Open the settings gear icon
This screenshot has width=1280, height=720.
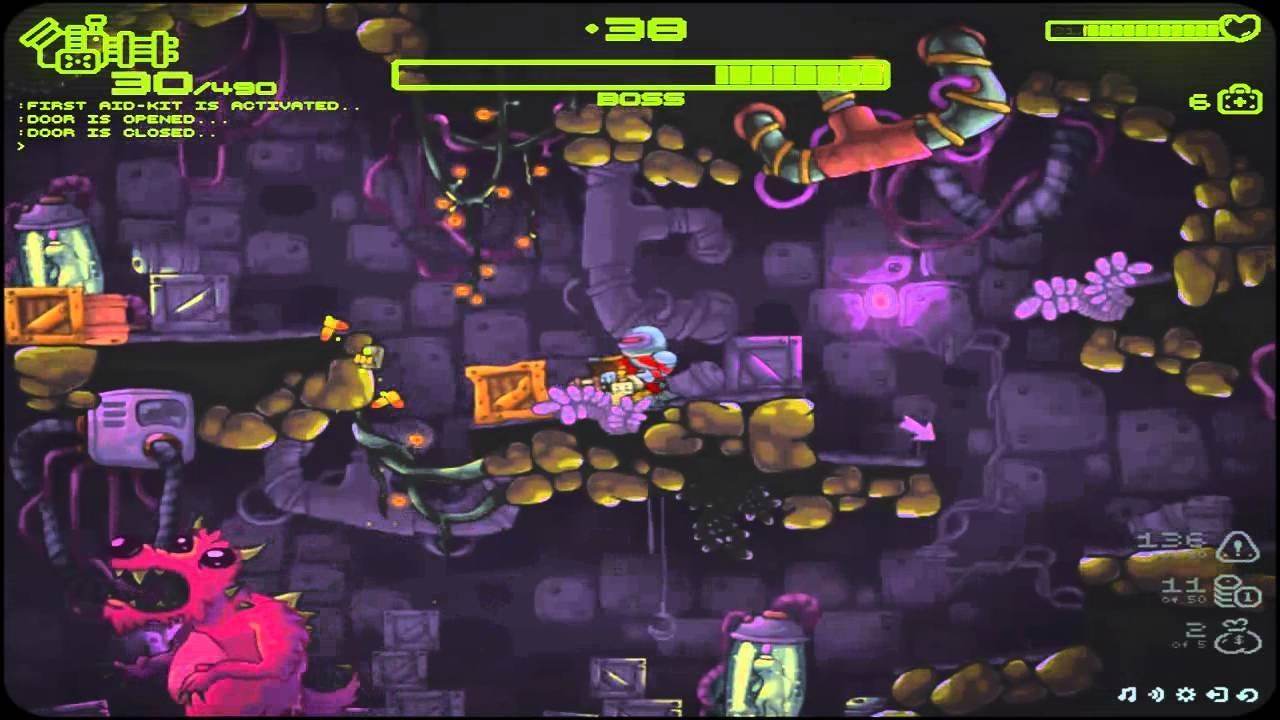1184,694
